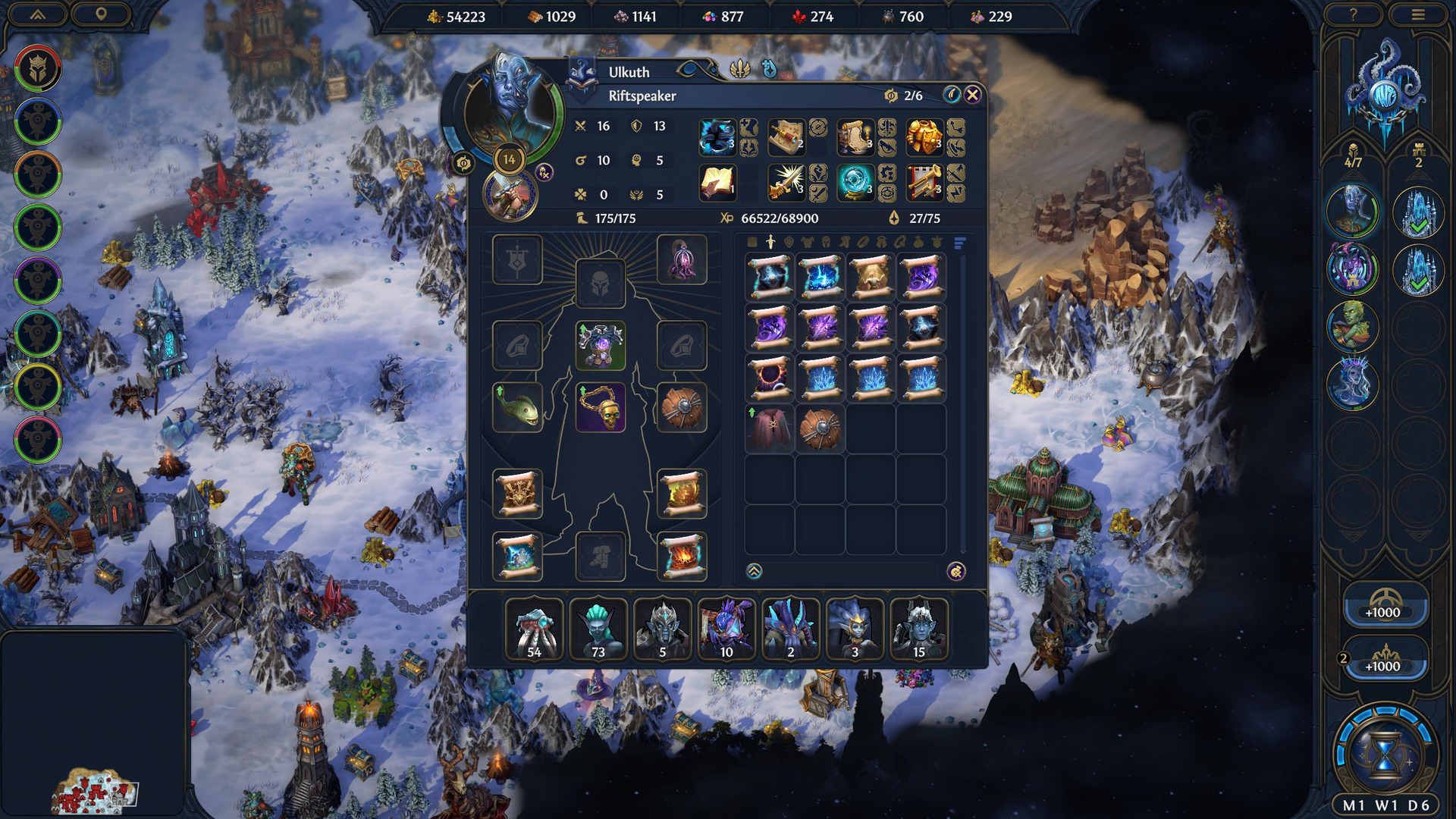Close the Ulkuth hero panel
The image size is (1456, 819).
click(972, 95)
